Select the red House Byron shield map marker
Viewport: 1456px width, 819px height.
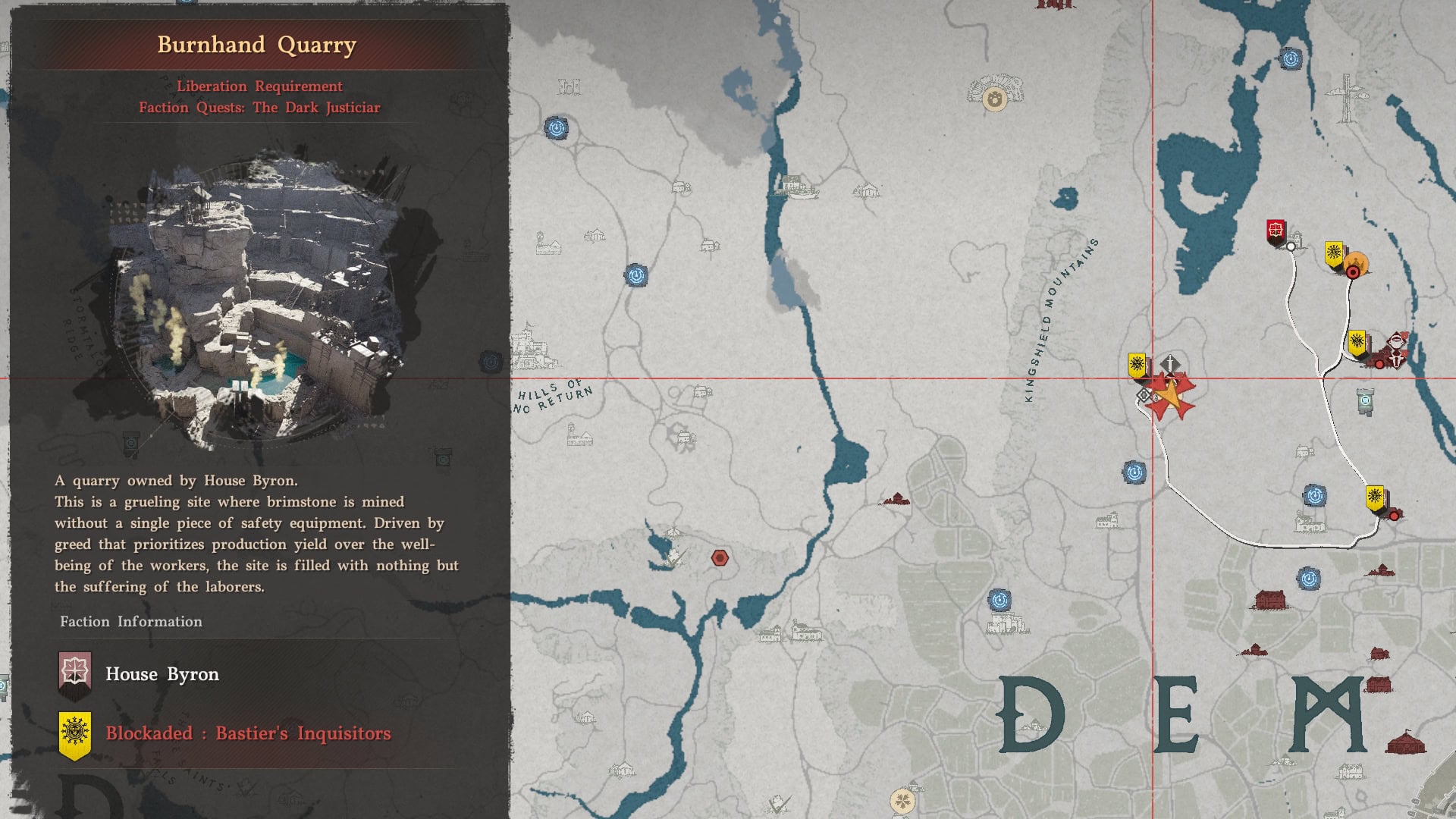[x=1276, y=231]
